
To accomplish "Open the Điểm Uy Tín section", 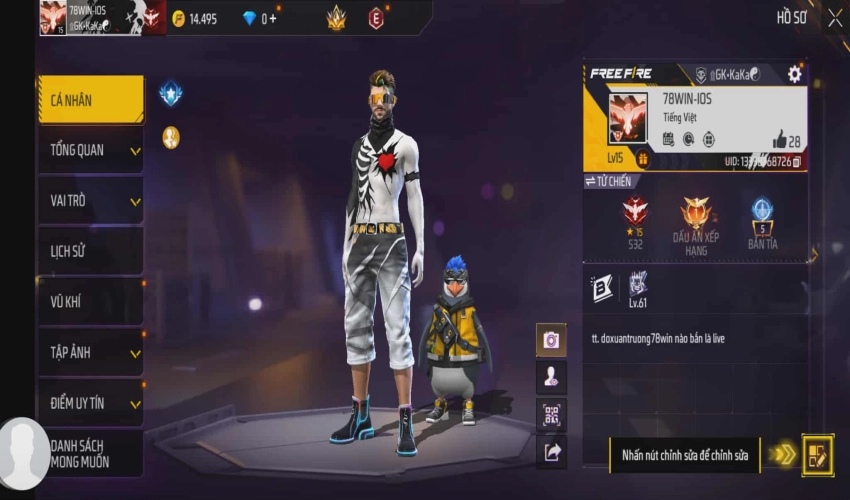I will (90, 403).
